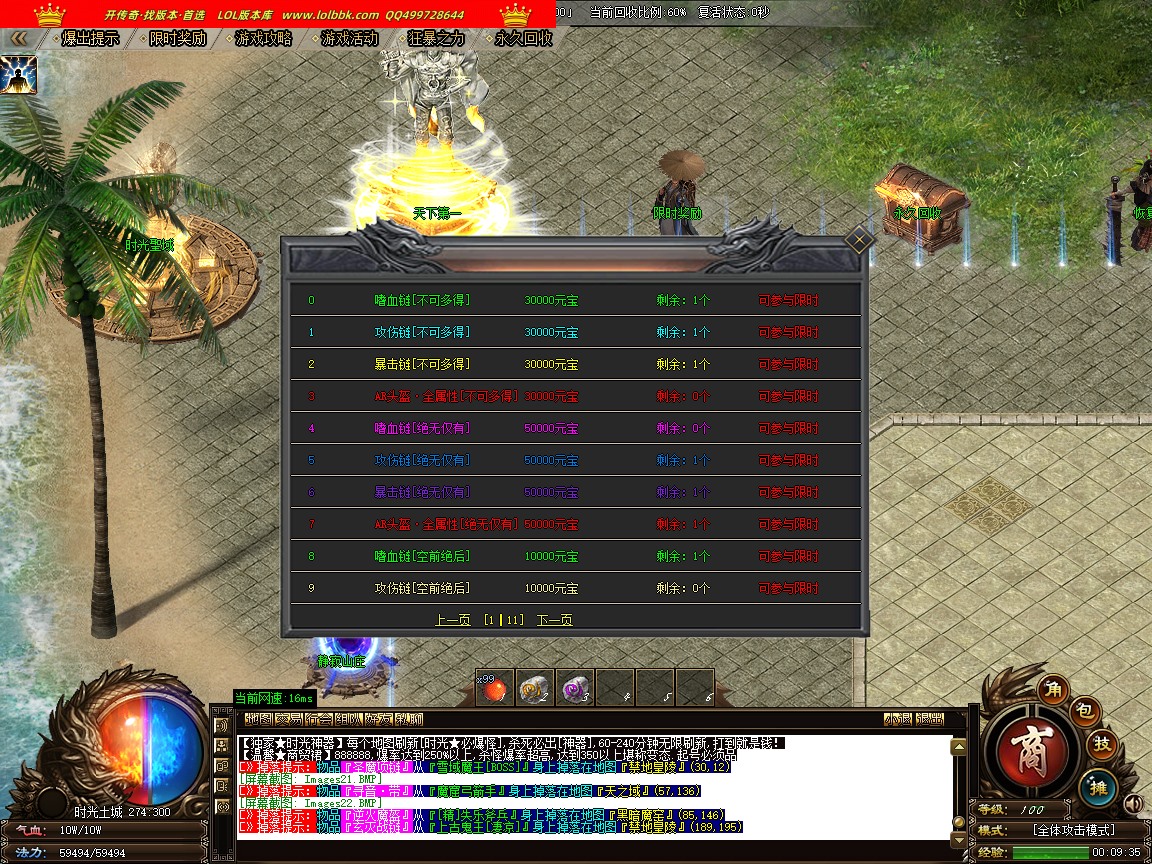Open the 游戏活动 events menu

tap(350, 38)
